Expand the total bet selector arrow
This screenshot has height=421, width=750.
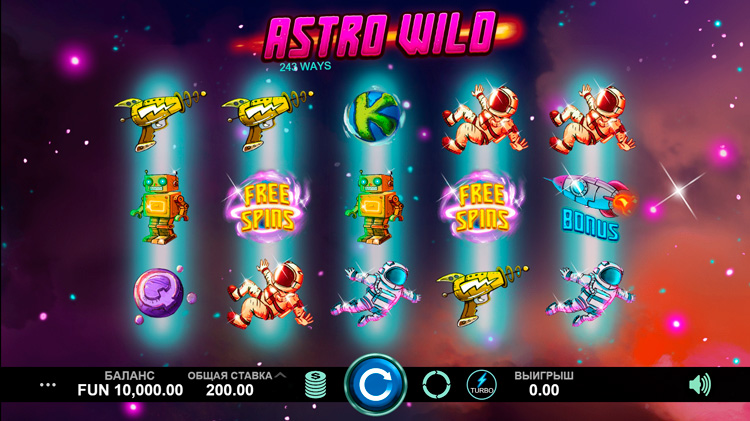(281, 375)
